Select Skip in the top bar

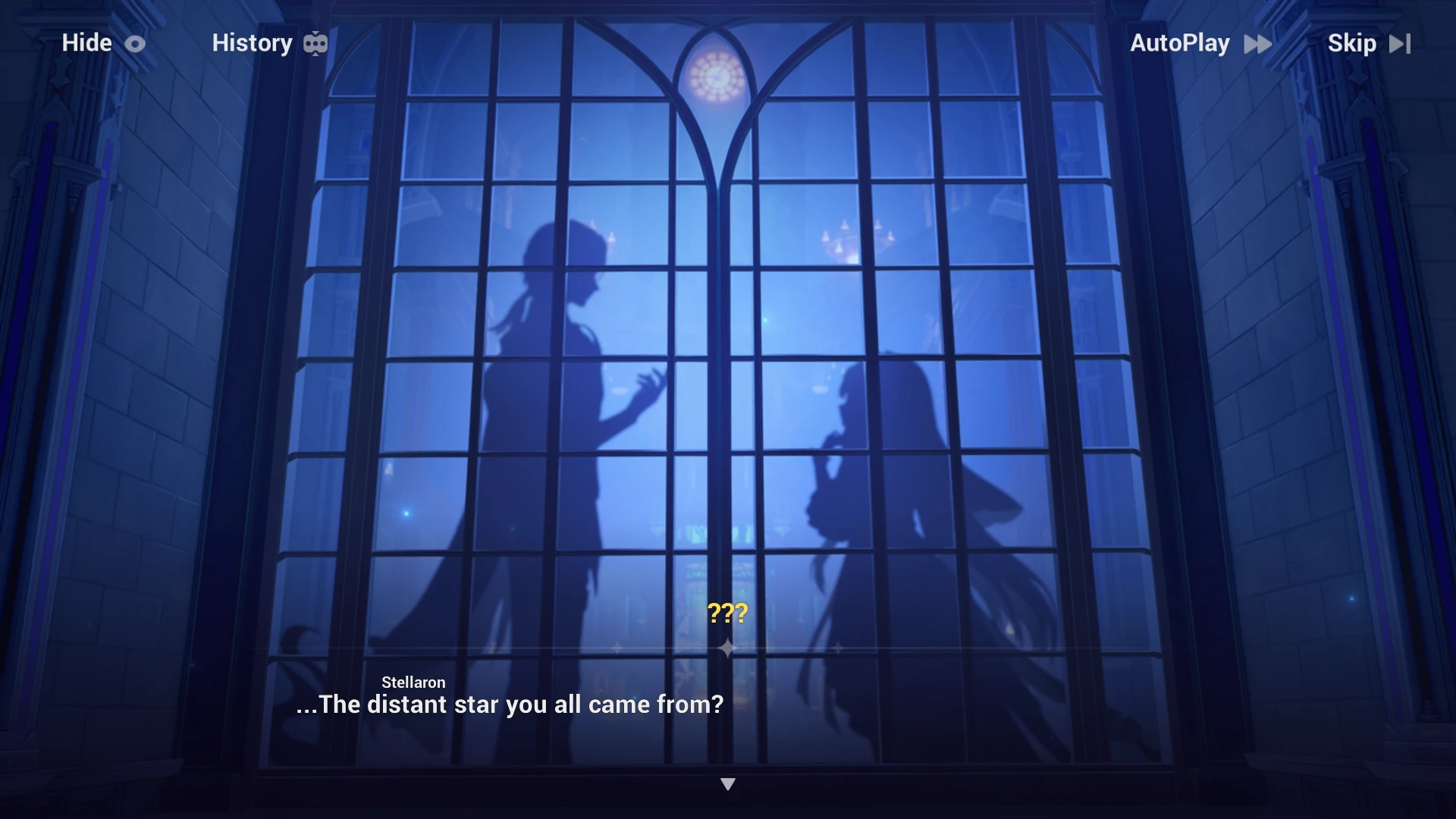coord(1352,43)
